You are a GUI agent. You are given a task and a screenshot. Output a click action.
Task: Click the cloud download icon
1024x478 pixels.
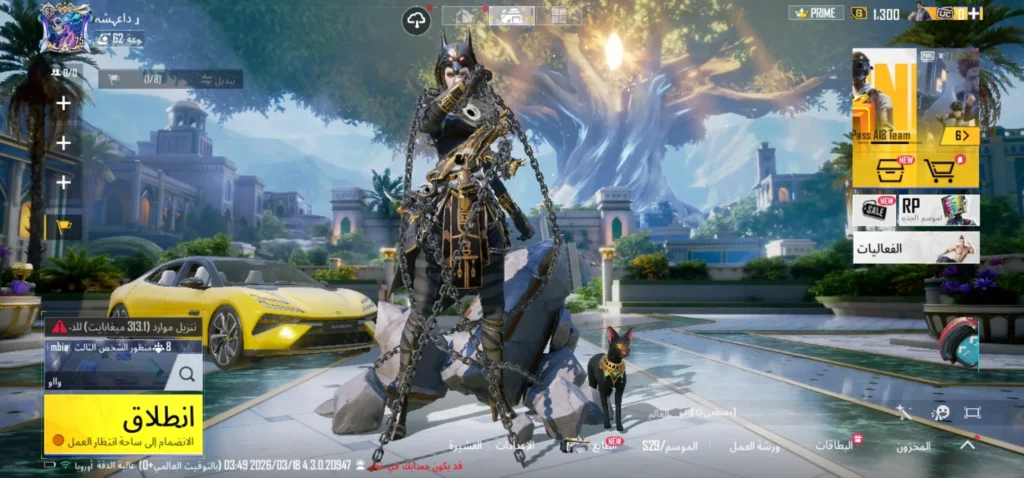[416, 19]
